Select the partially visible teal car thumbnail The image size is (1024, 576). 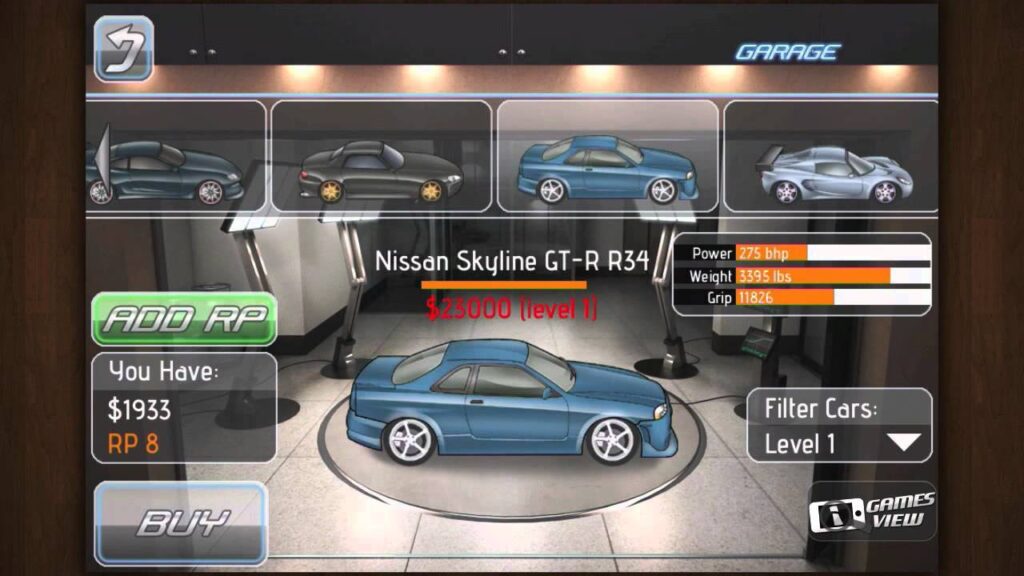[176, 157]
